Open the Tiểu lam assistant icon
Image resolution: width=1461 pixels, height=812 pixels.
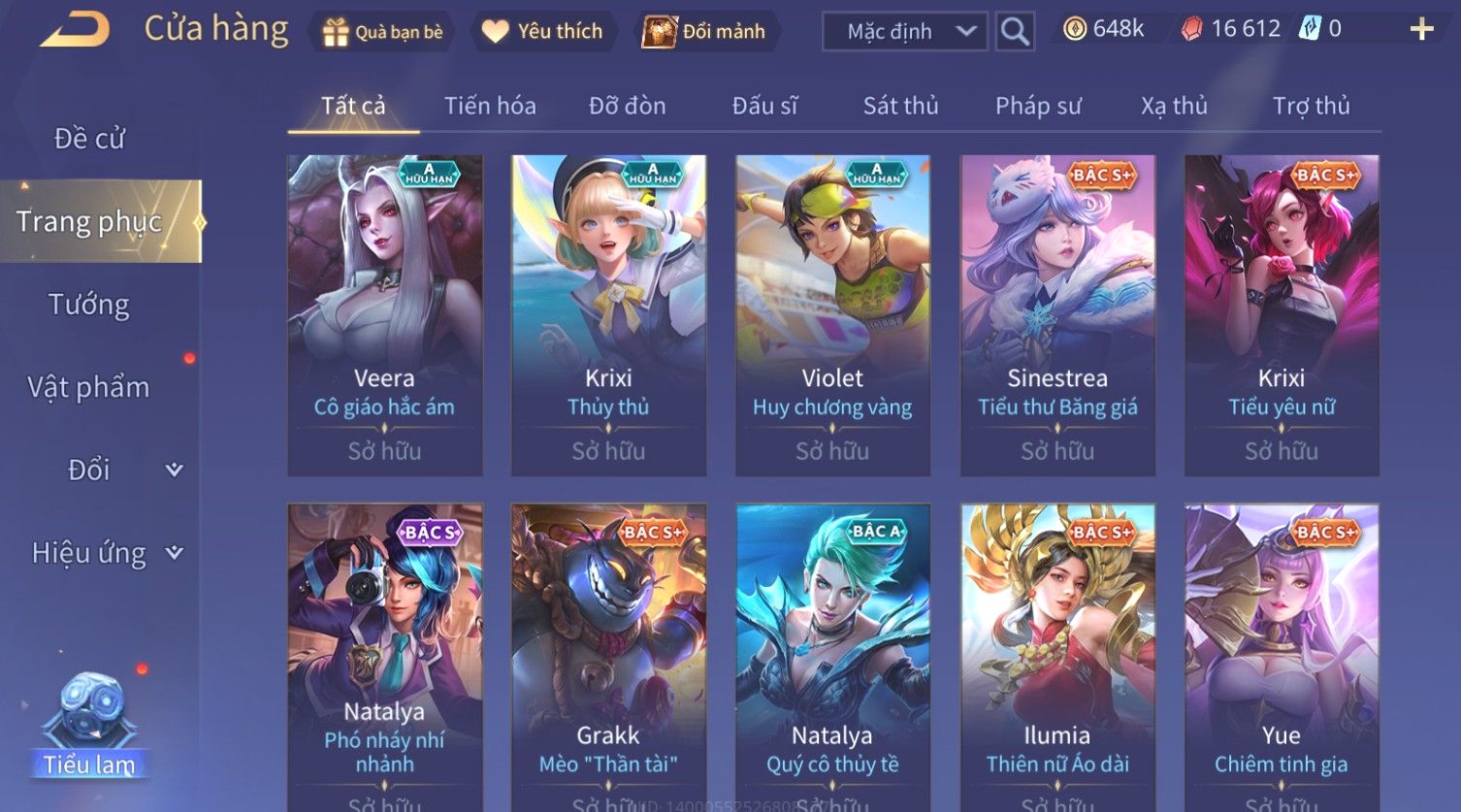89,728
